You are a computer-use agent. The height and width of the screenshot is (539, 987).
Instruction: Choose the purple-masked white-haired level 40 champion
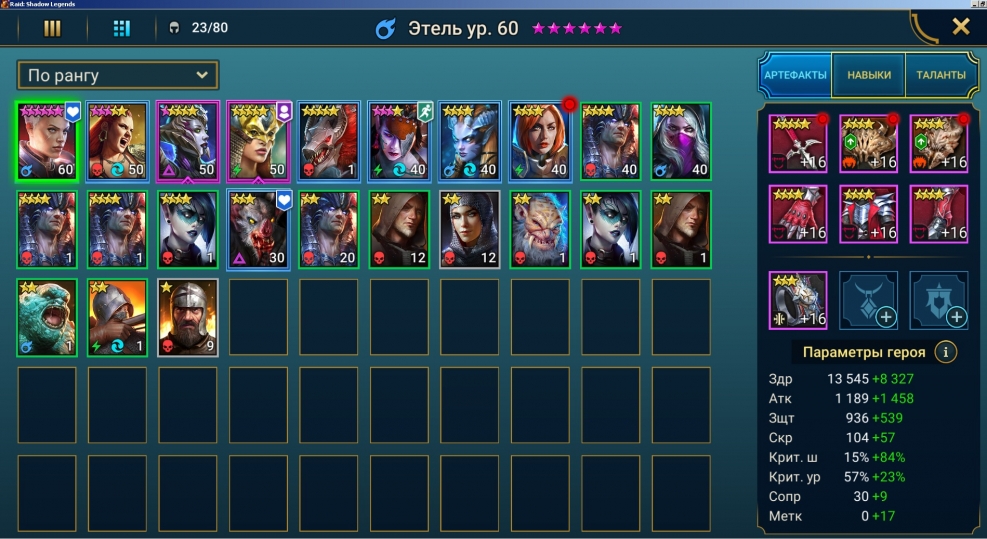[x=681, y=140]
